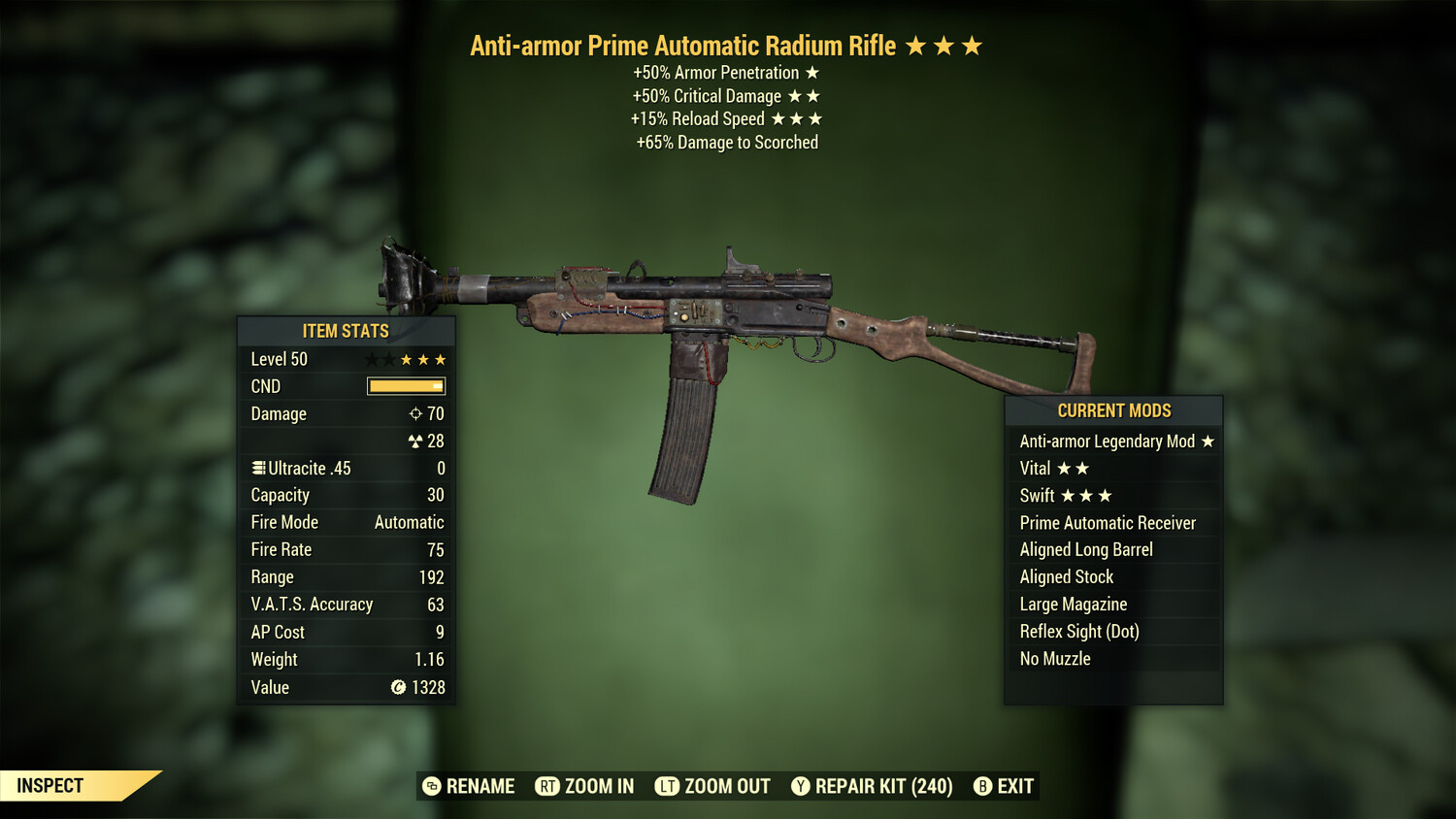
Task: Click the B exit icon
Action: 982,786
